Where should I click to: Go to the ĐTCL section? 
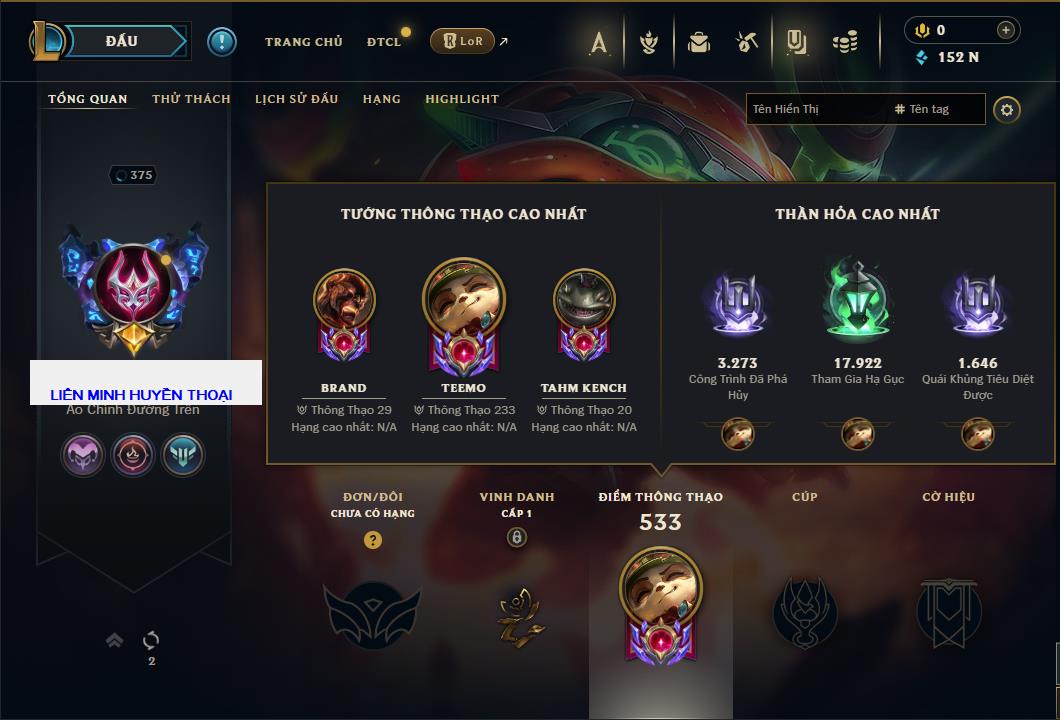[384, 42]
